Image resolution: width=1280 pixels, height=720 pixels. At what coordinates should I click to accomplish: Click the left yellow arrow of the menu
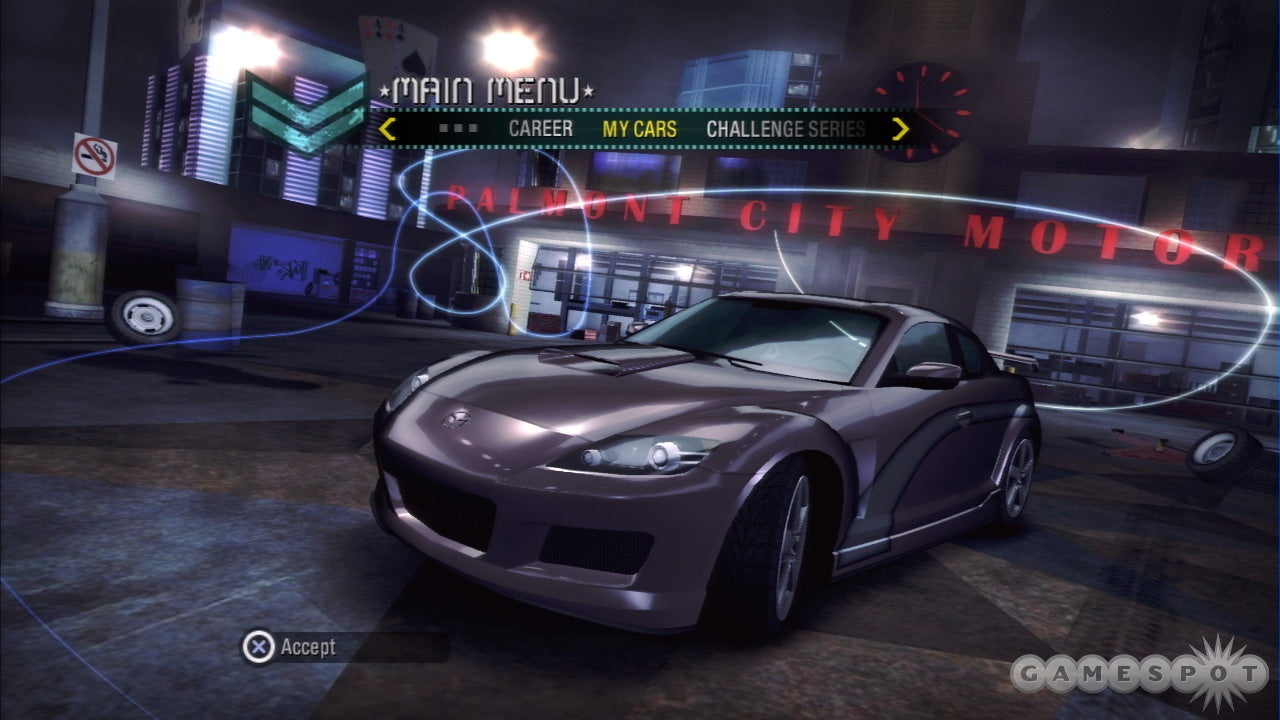pos(388,129)
